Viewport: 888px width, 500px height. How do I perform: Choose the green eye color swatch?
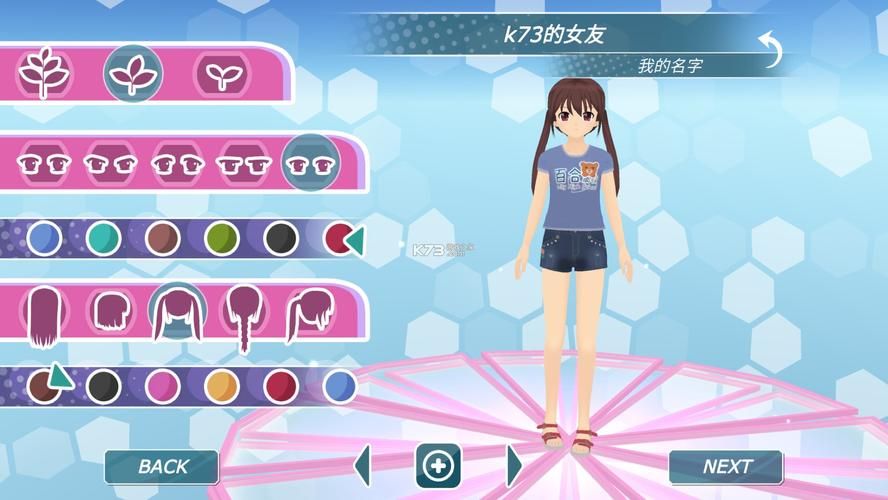[x=221, y=238]
